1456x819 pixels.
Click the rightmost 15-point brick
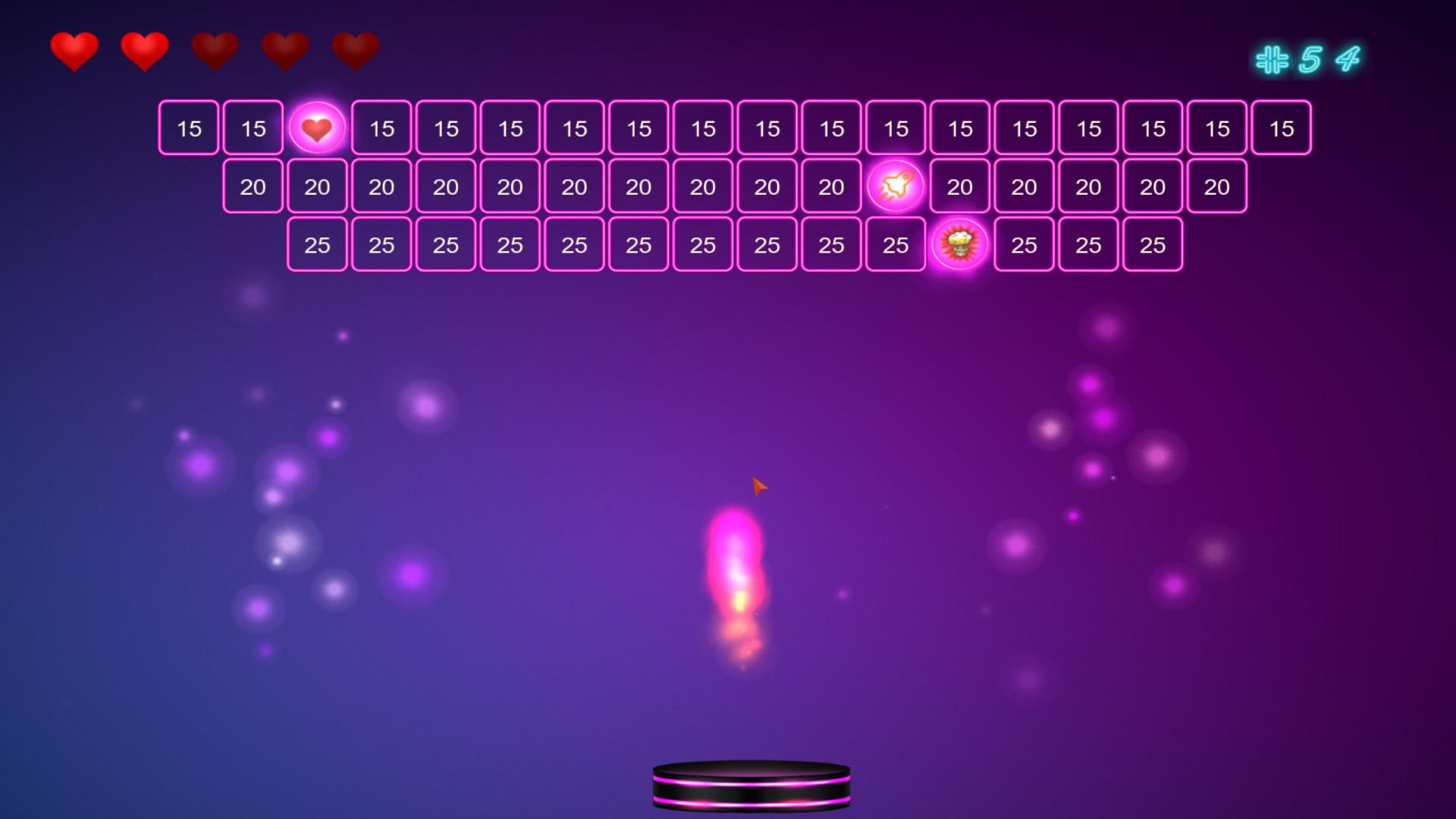pyautogui.click(x=1281, y=128)
